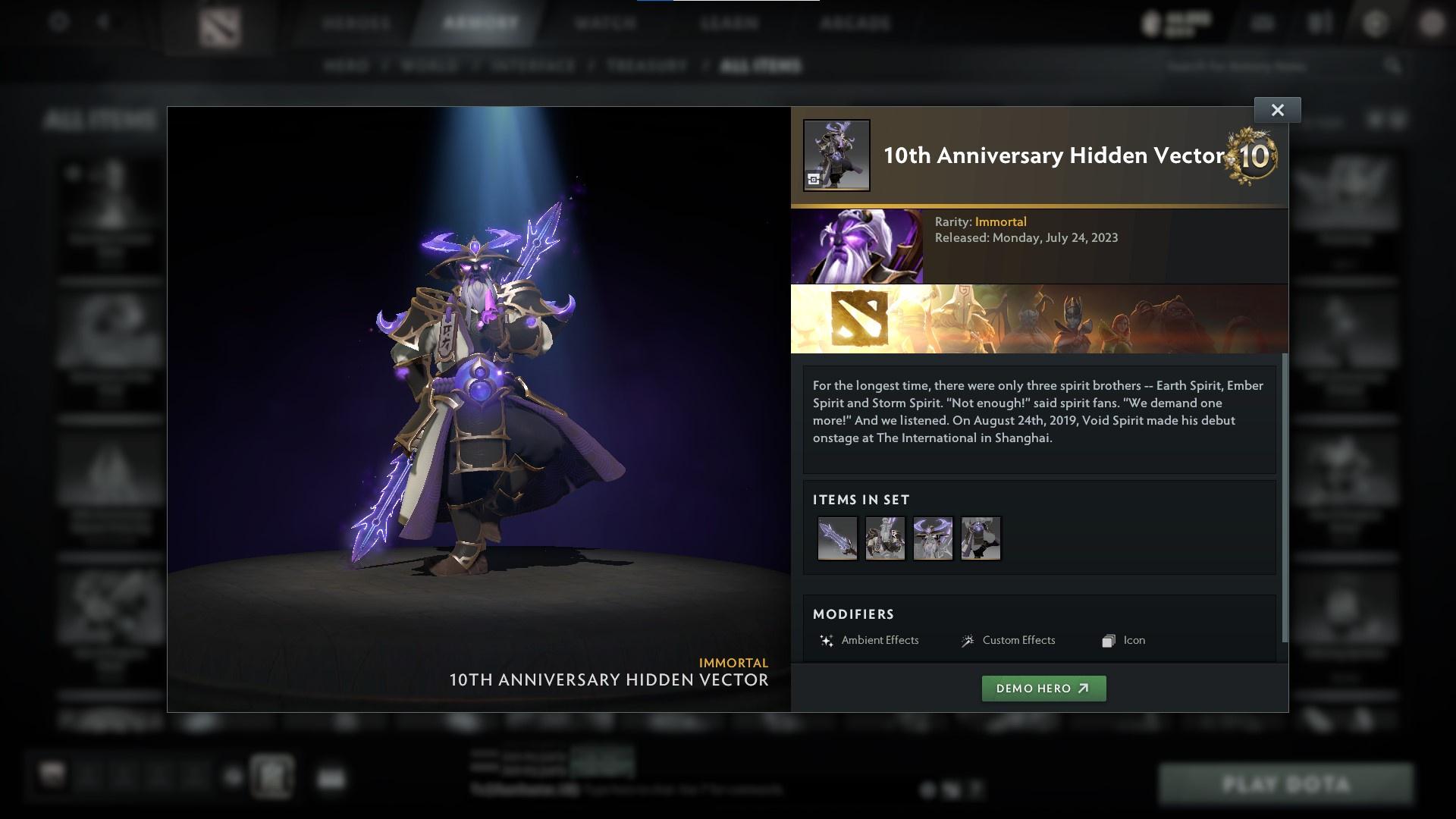Click the Ambient Effects modifier icon
The height and width of the screenshot is (819, 1456).
pos(826,640)
